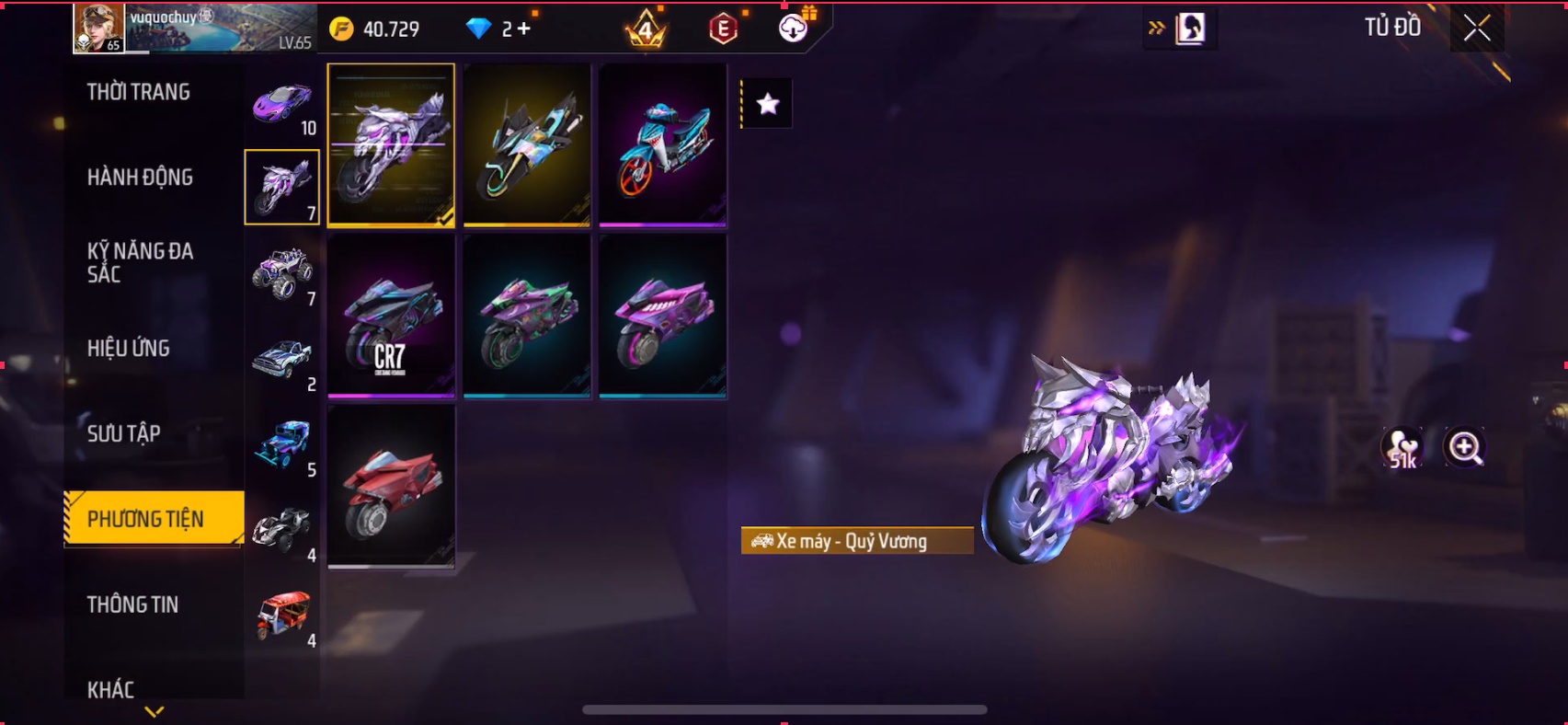The image size is (1568, 725).
Task: Switch to Hành Động tab
Action: [x=140, y=178]
